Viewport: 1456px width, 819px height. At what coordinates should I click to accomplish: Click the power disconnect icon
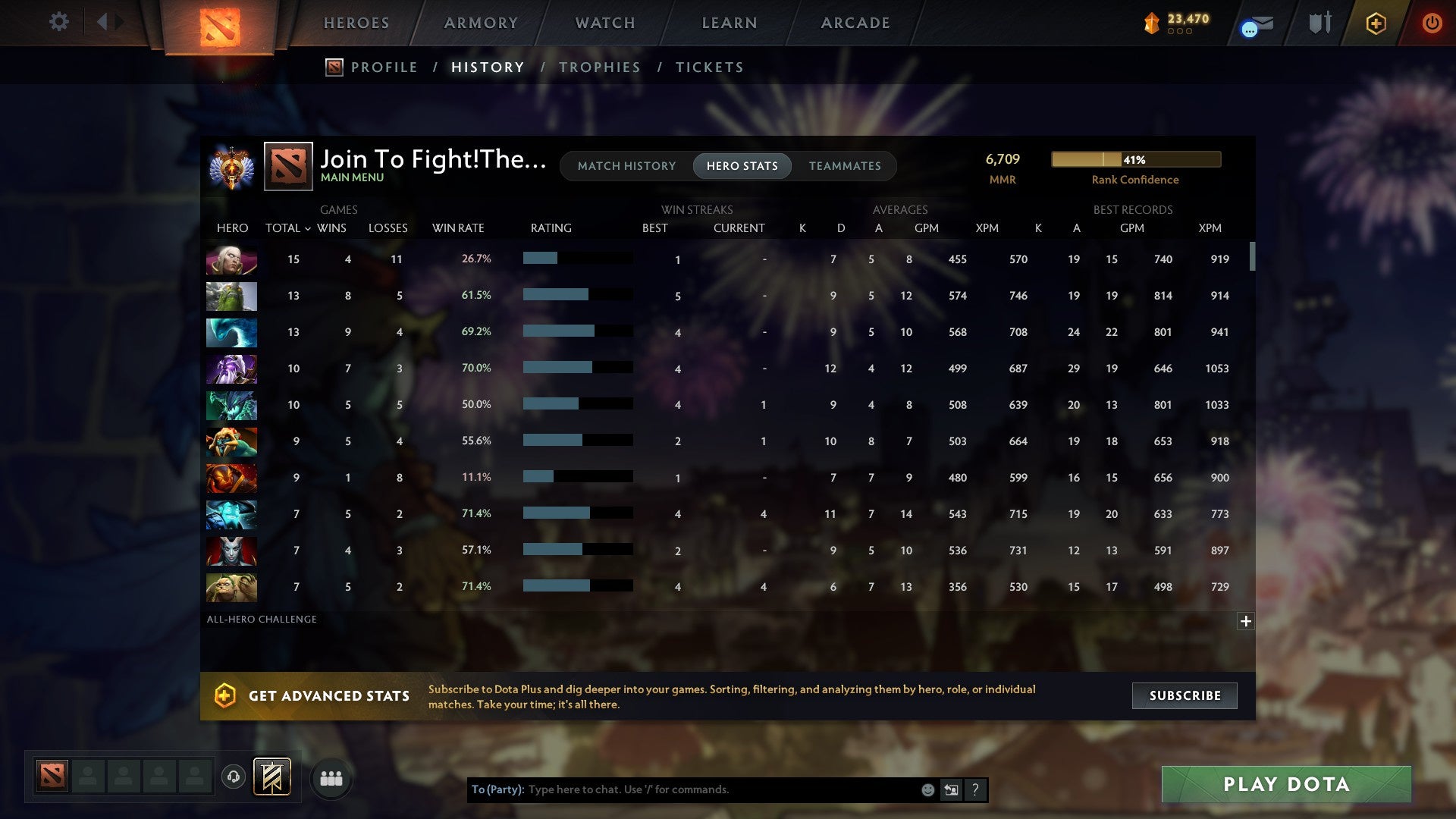pyautogui.click(x=1432, y=24)
